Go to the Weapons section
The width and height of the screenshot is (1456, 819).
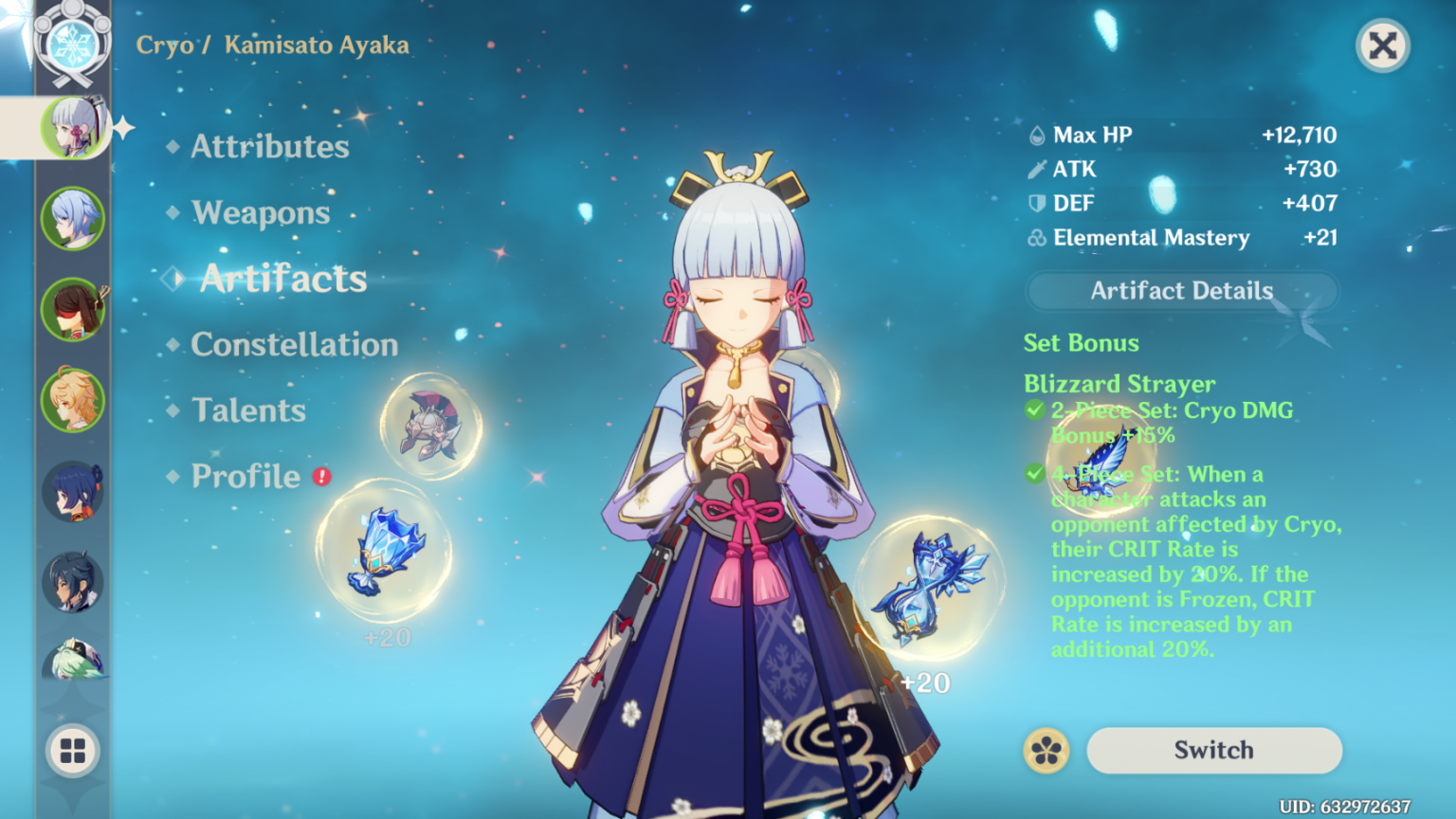point(261,213)
